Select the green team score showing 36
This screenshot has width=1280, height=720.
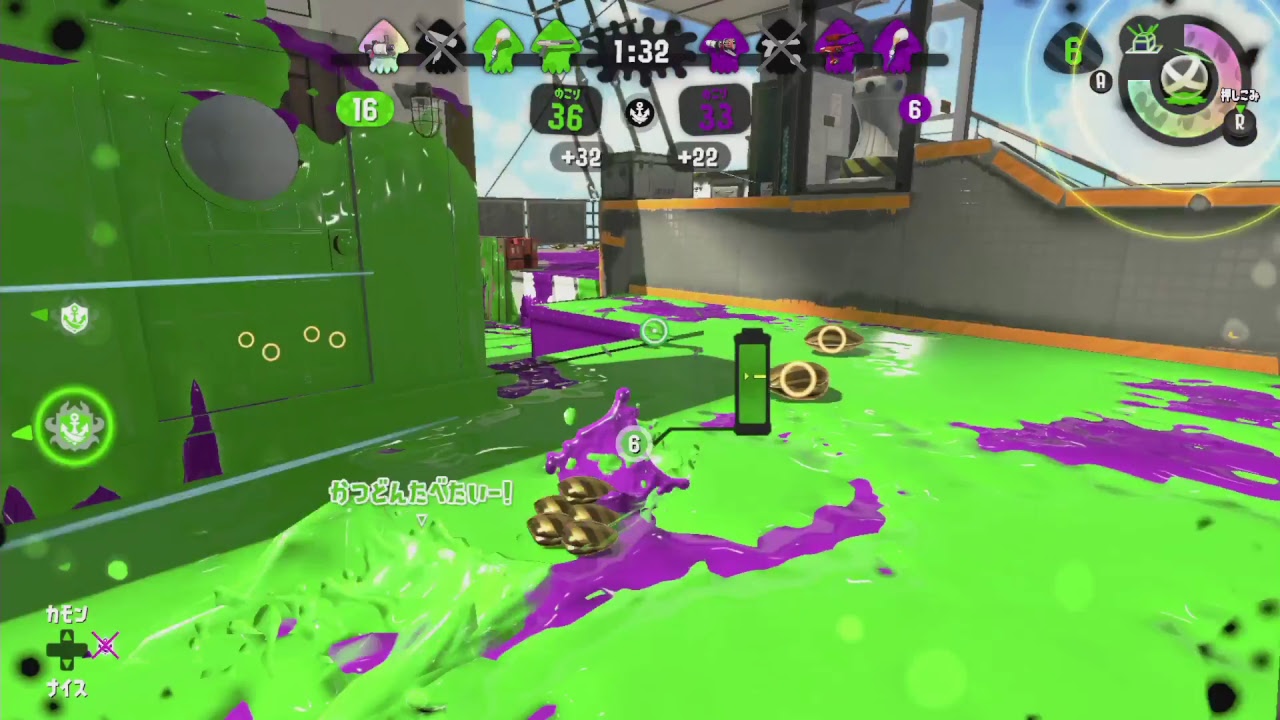pos(565,115)
